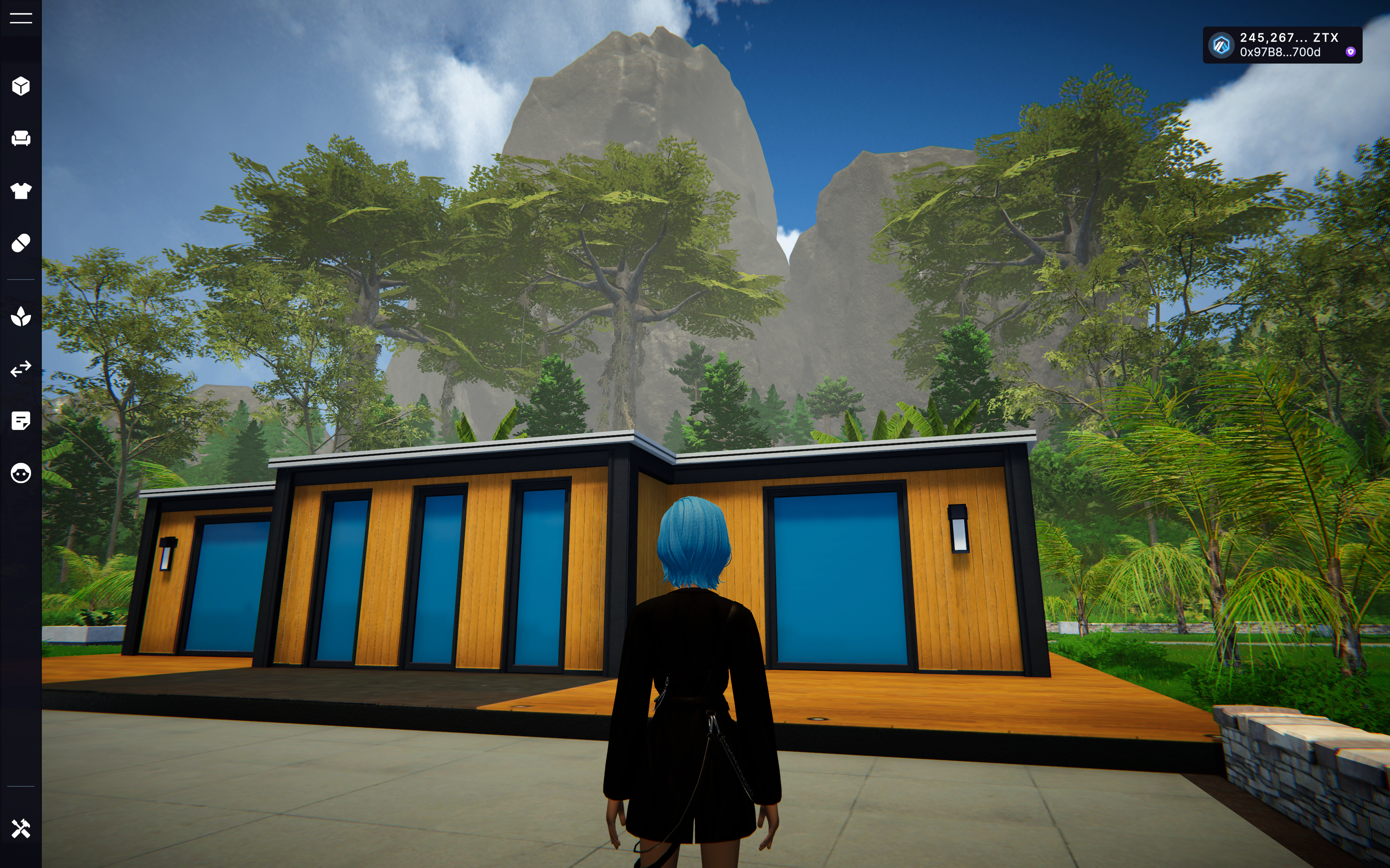The image size is (1390, 868).
Task: Activate the hammer and wrench build tools
Action: [21, 829]
